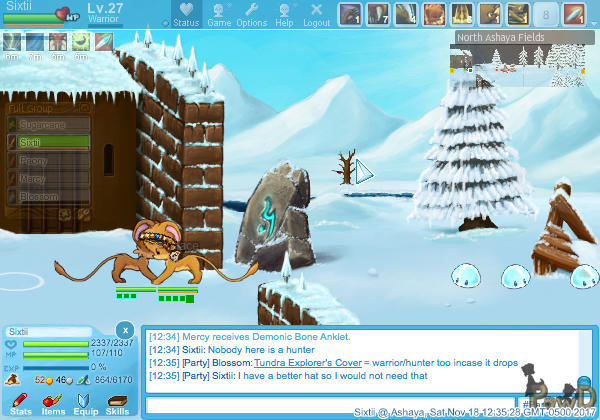Click the North Ashaya Fields minimap

(523, 59)
